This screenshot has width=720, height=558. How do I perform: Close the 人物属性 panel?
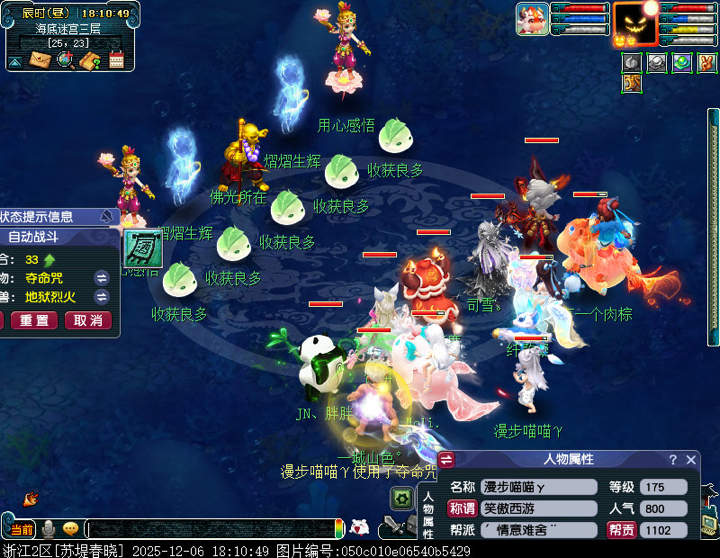pos(691,460)
